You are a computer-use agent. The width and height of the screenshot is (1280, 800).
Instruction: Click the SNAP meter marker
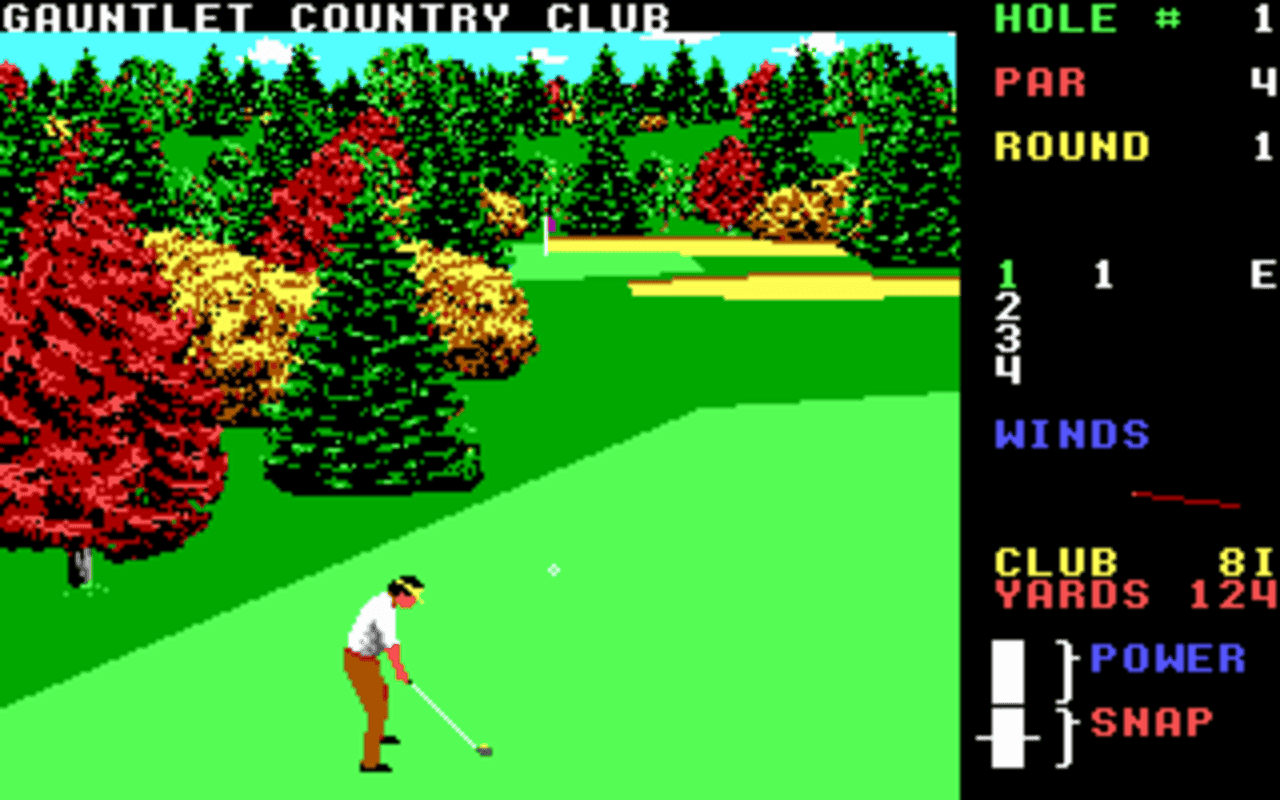pyautogui.click(x=1005, y=735)
